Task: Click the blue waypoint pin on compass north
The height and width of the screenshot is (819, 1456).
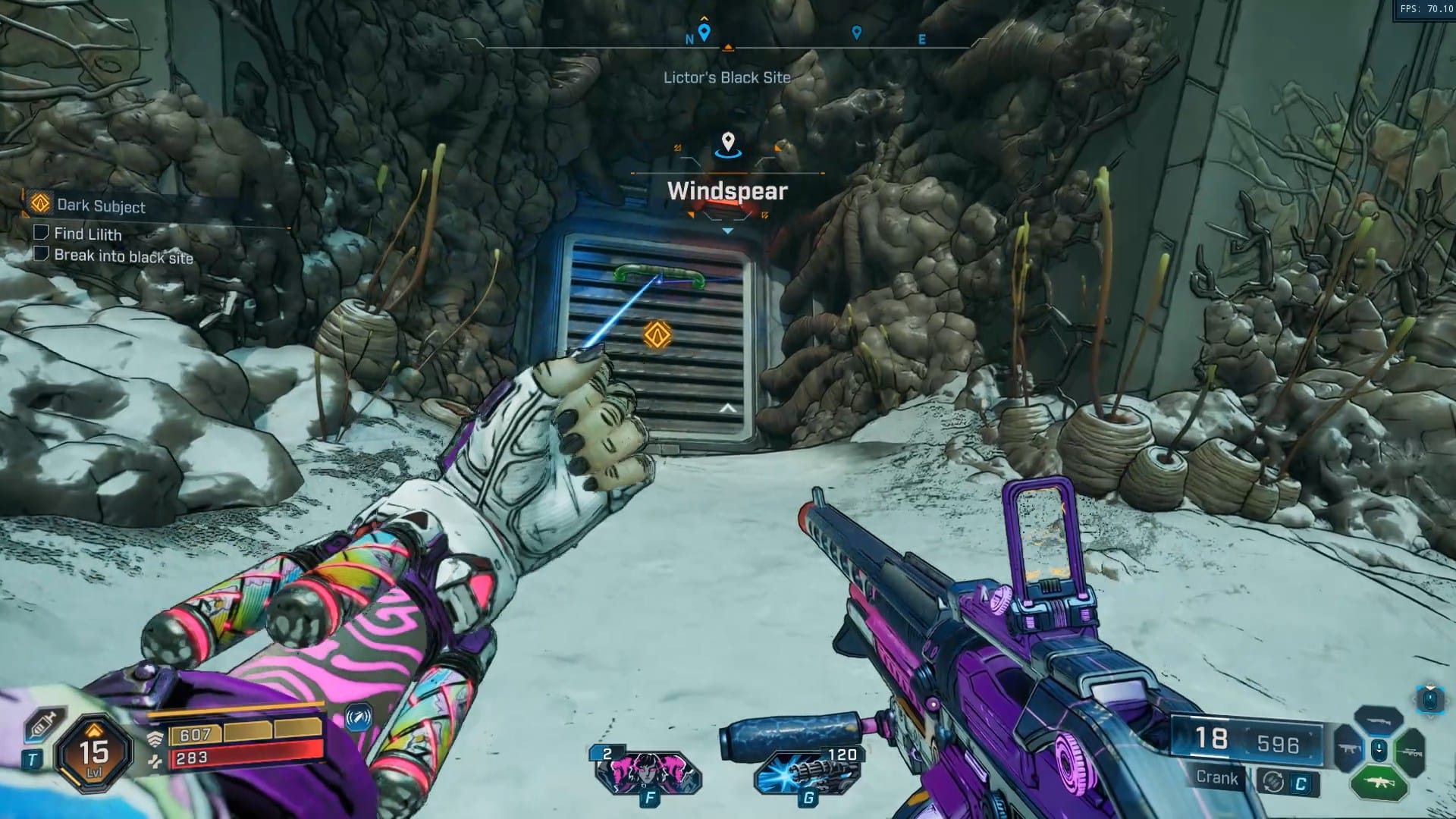Action: coord(704,33)
